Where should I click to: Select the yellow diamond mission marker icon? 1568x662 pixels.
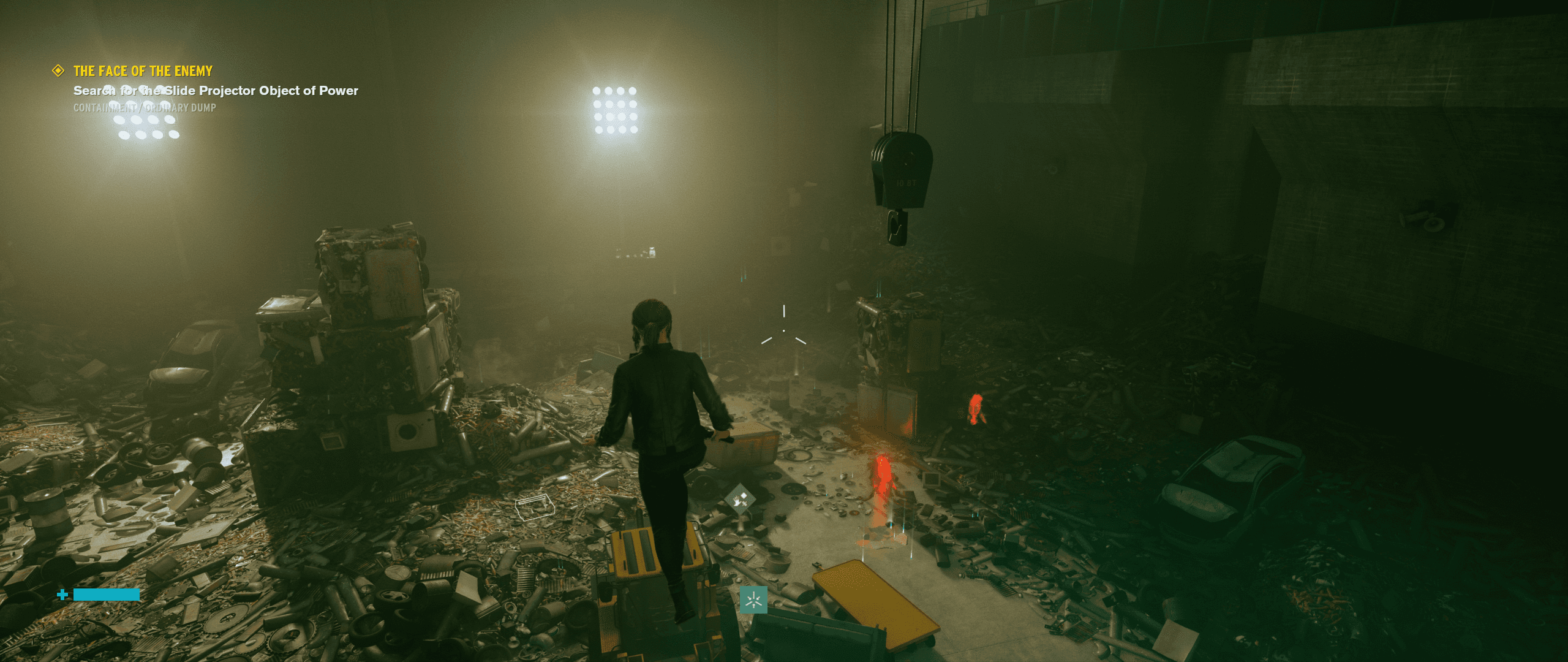(x=58, y=71)
